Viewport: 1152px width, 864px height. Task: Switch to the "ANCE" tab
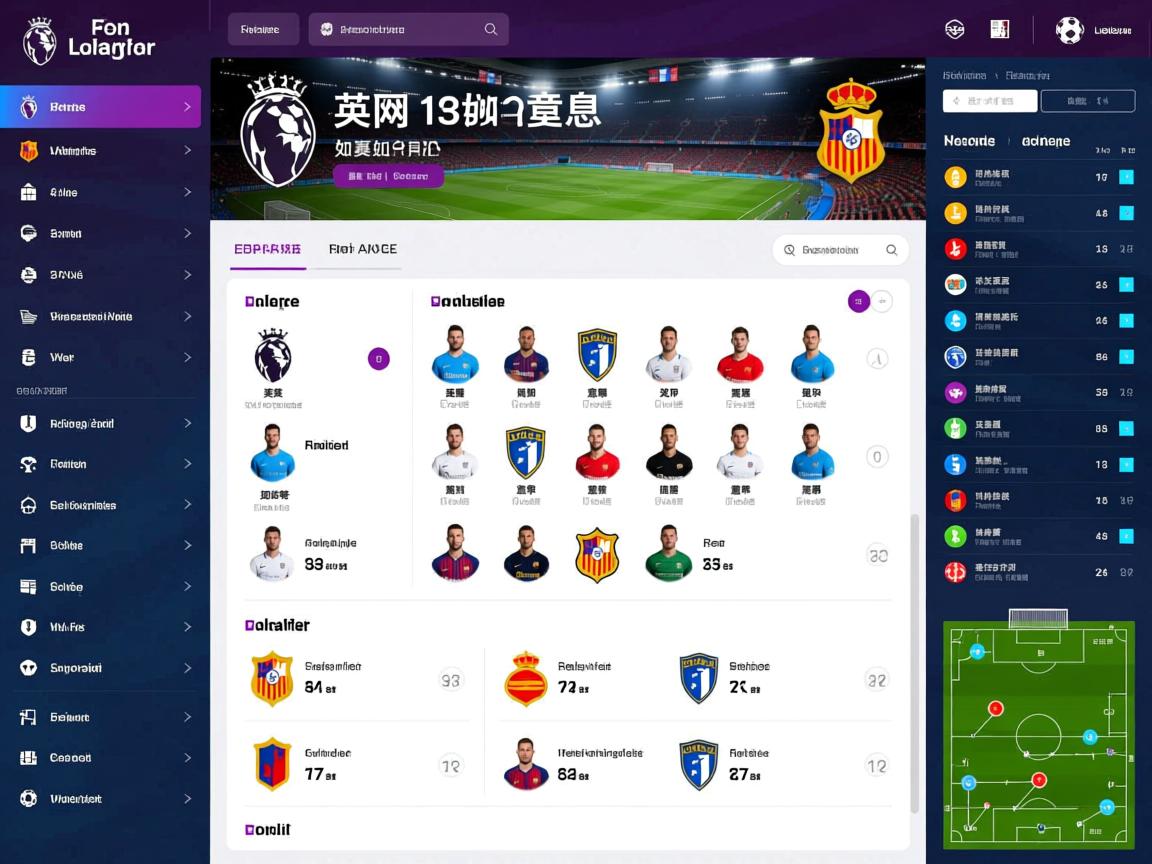pyautogui.click(x=363, y=249)
